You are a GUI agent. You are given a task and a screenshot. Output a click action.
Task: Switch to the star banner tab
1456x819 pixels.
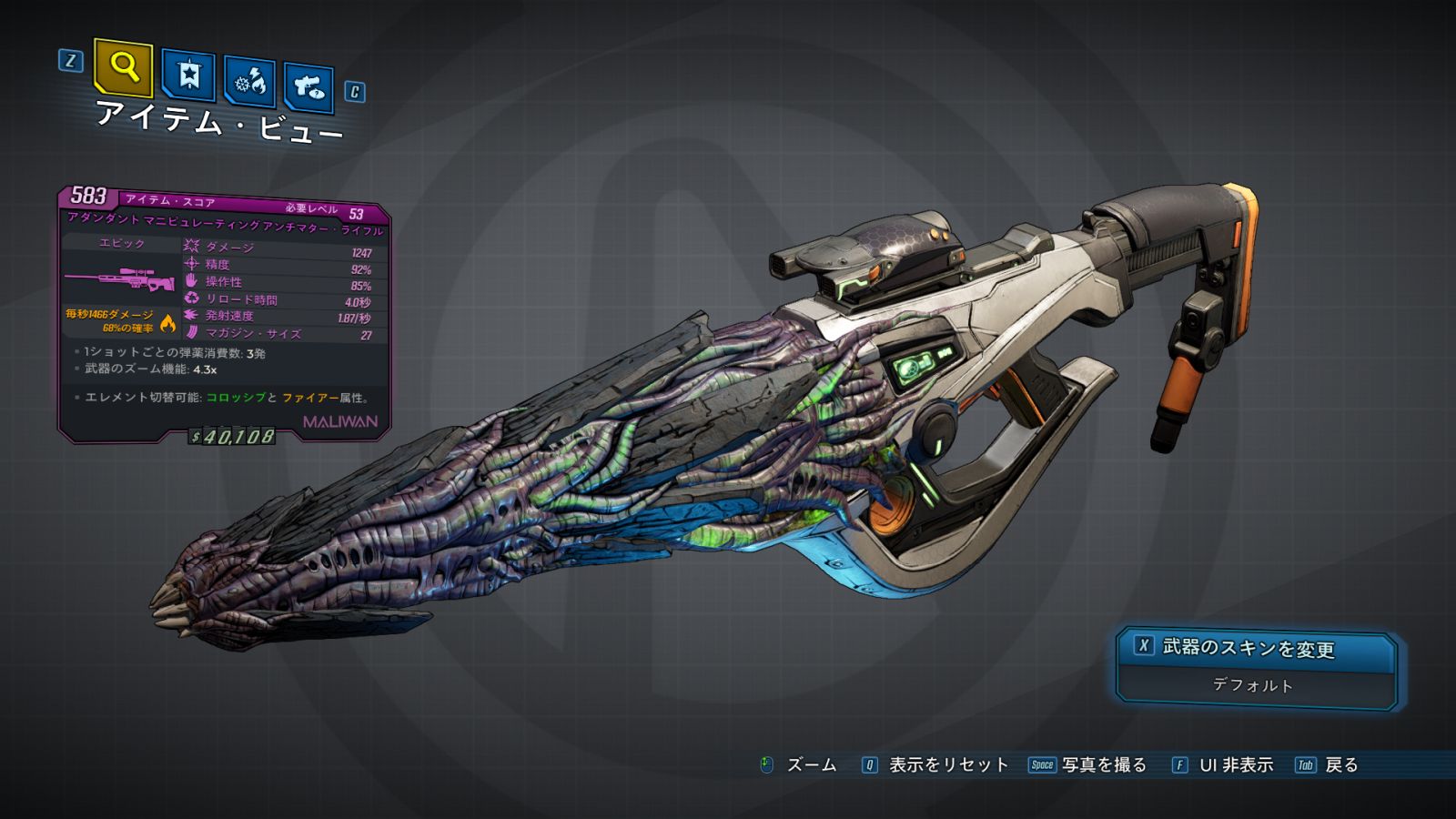[188, 75]
